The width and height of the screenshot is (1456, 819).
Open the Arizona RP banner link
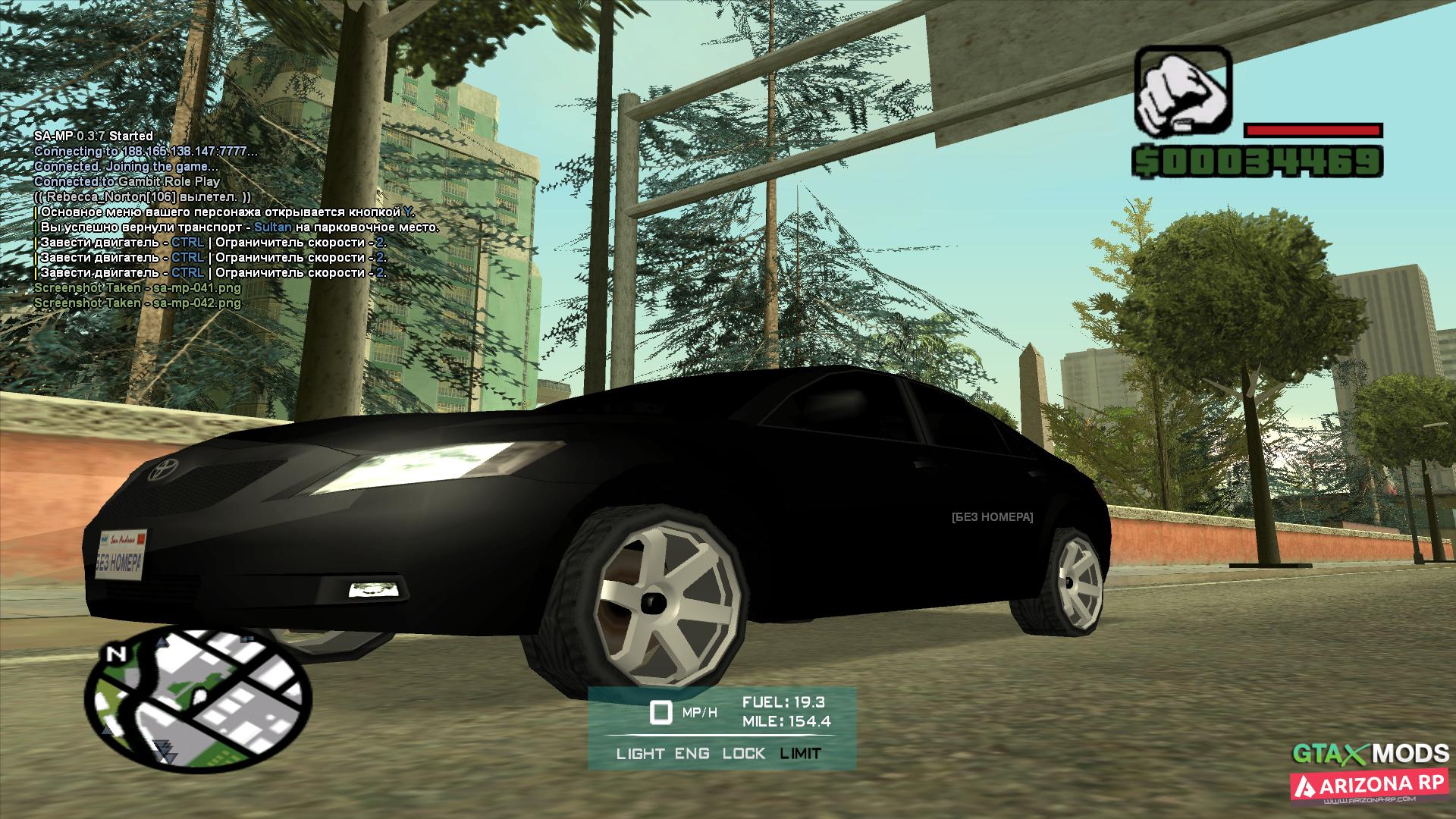point(1370,786)
